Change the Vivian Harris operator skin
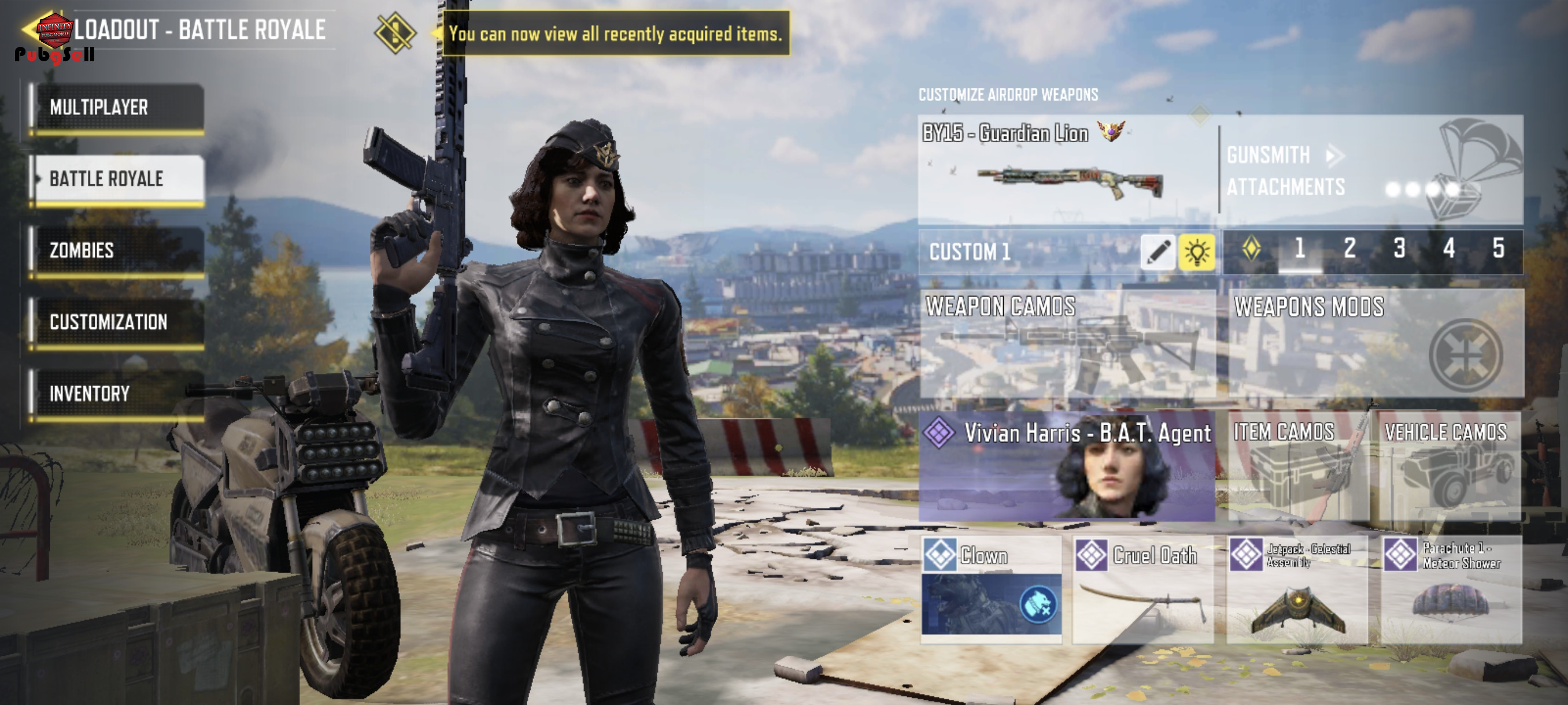 coord(1066,466)
